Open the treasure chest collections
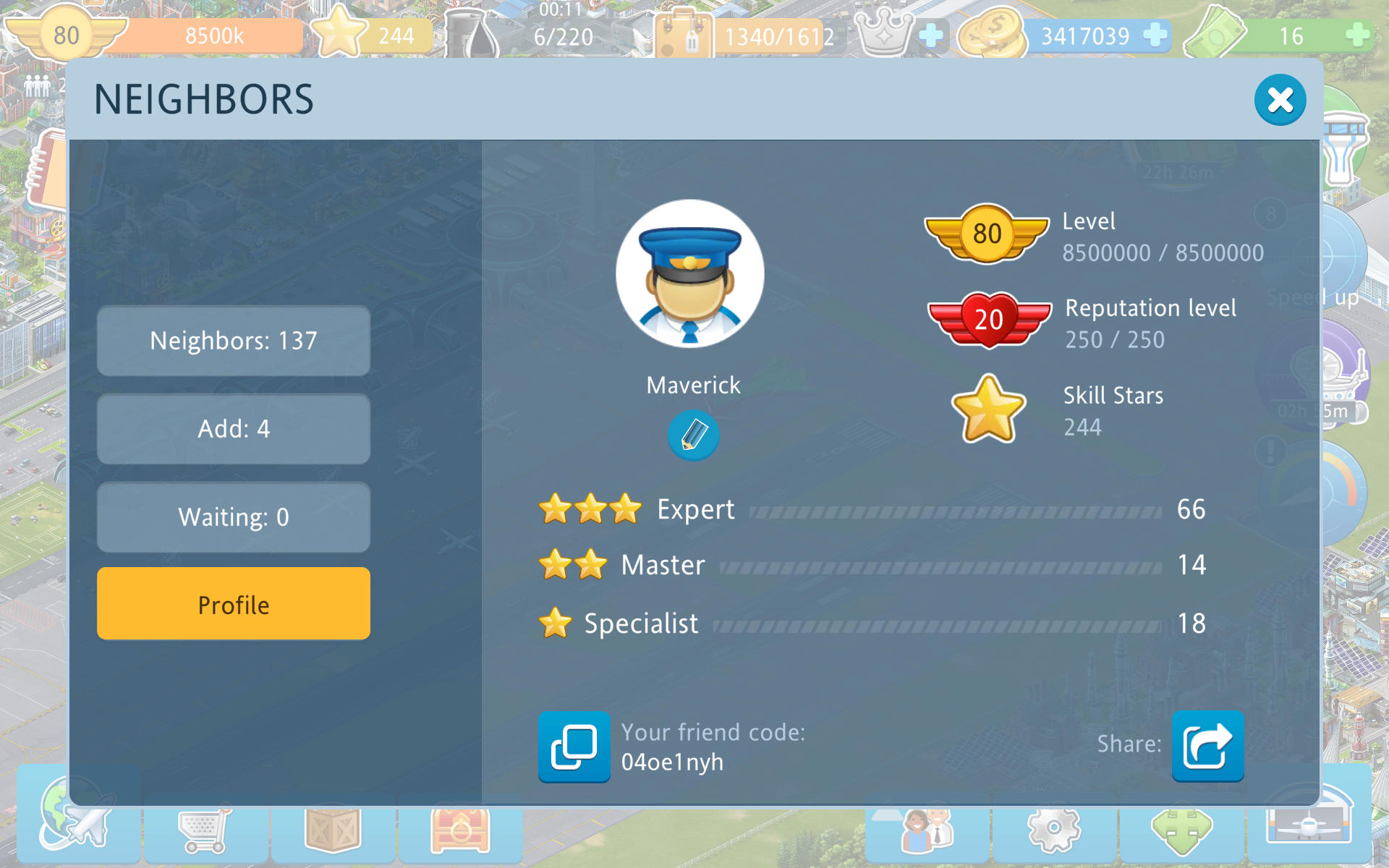Screen dimensions: 1389x868 pyautogui.click(x=460, y=832)
